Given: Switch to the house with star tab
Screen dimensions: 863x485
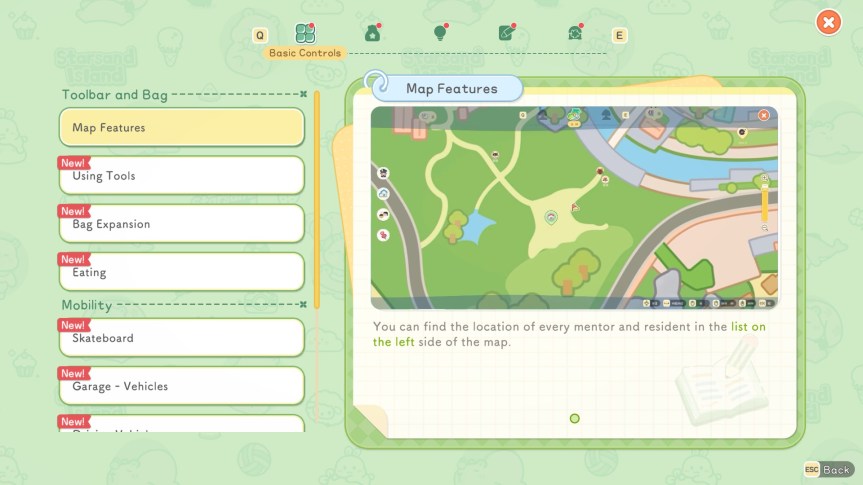Looking at the screenshot, I should (x=373, y=34).
